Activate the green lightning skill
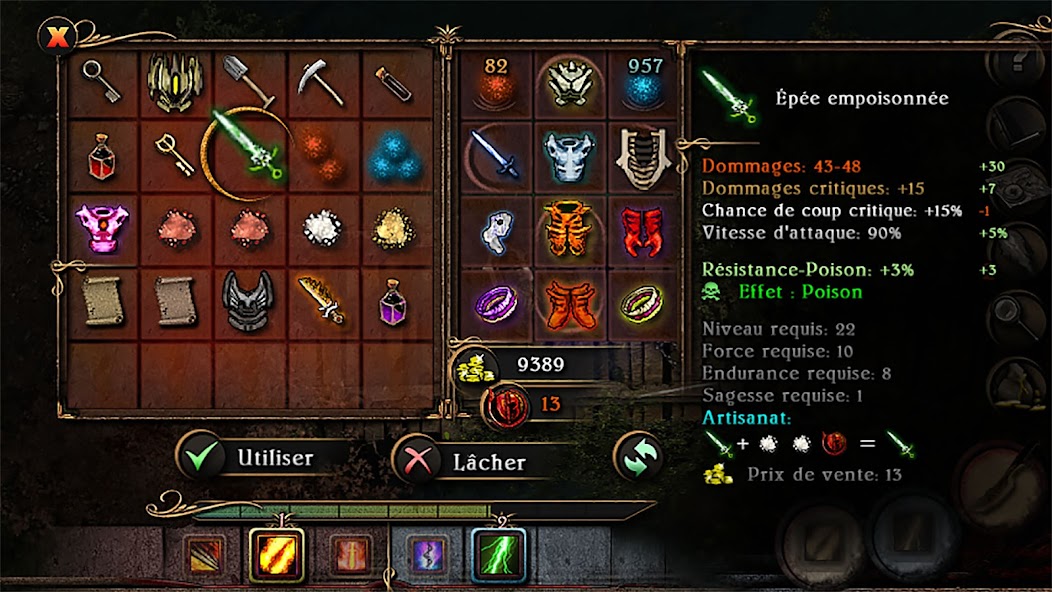Image resolution: width=1052 pixels, height=592 pixels. pos(498,553)
